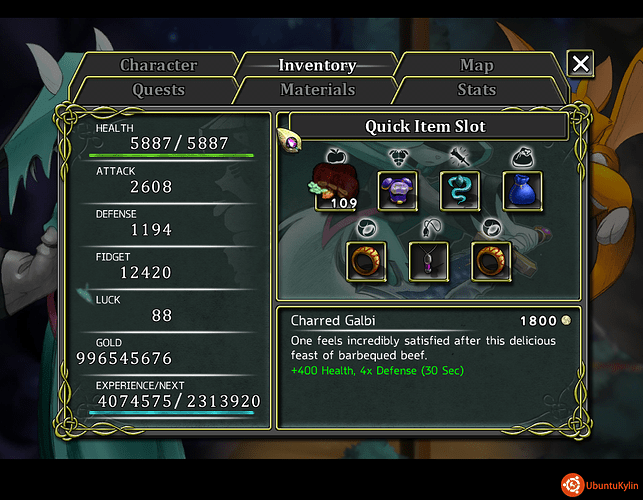Show the Map tab
The height and width of the screenshot is (500, 643).
tap(476, 66)
